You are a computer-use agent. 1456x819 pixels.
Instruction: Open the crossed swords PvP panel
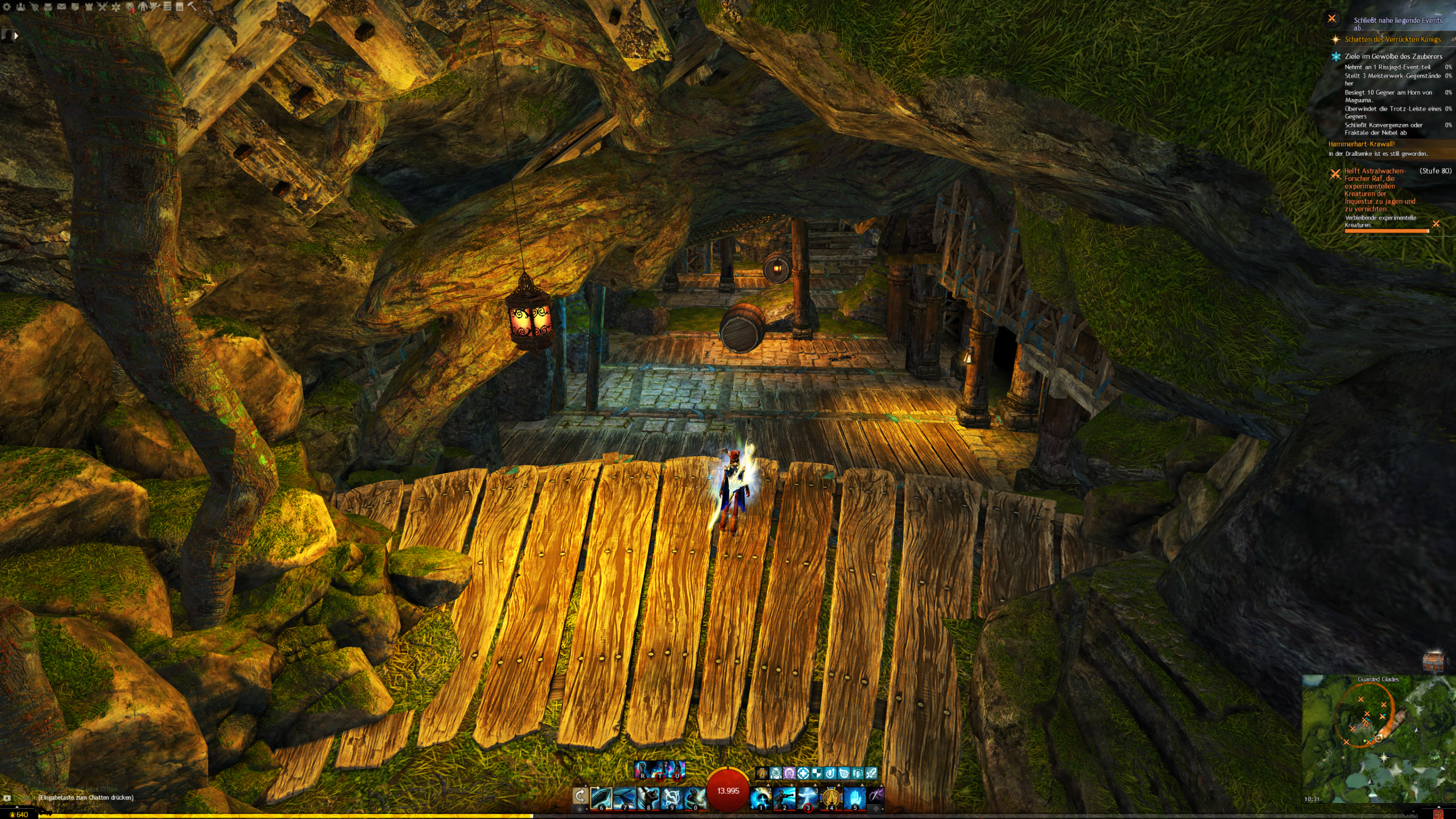click(x=102, y=7)
